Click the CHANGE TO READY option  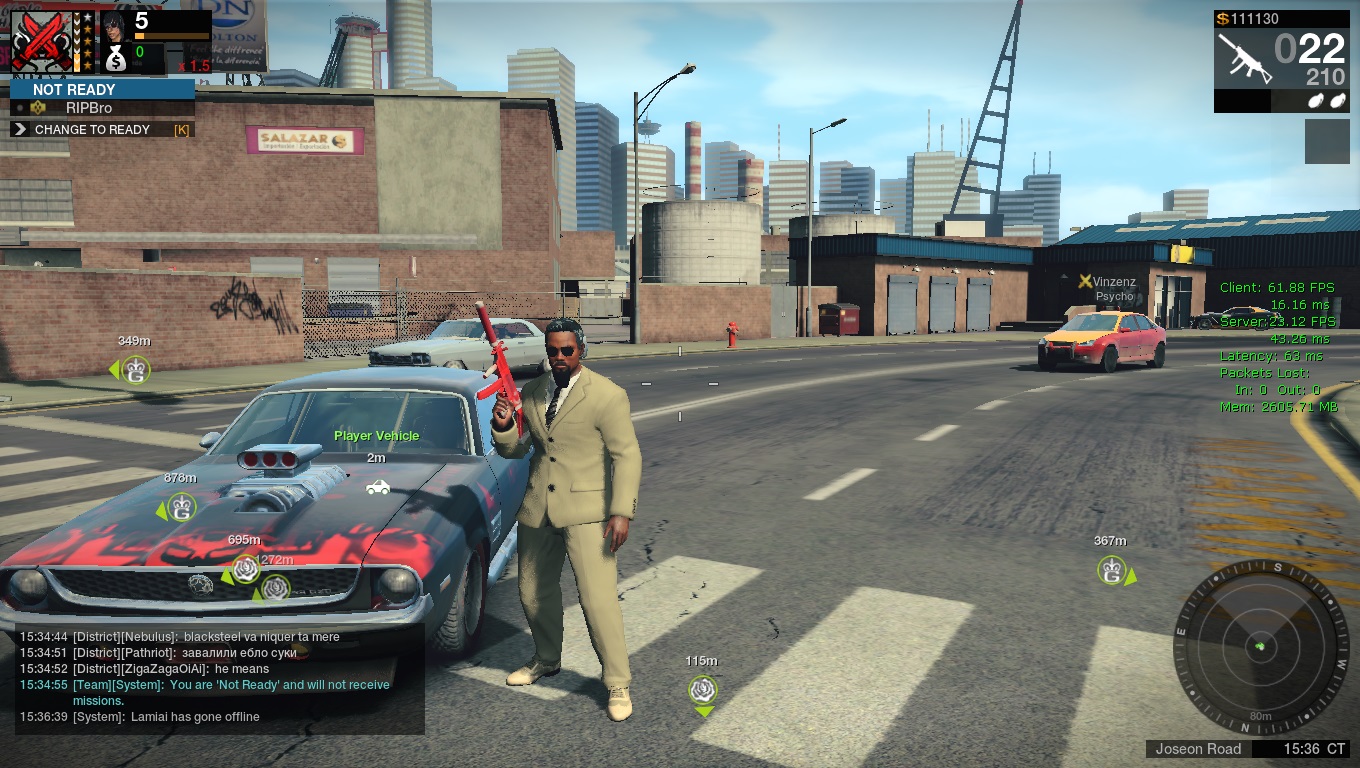tap(92, 130)
